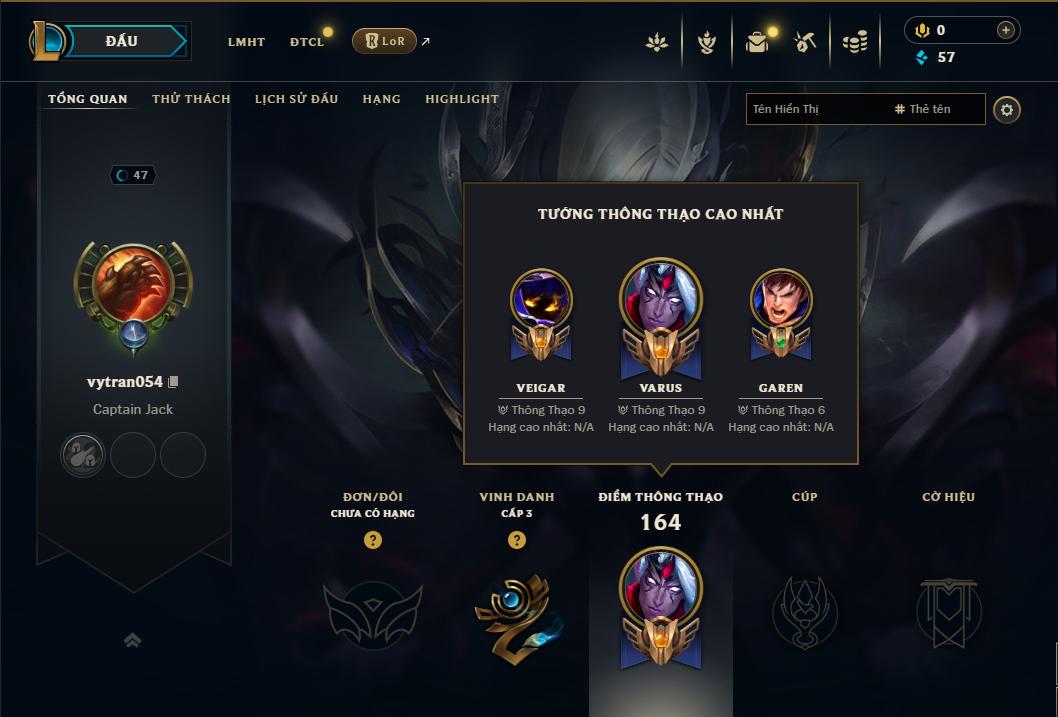
Task: Copy the vytran054 summoner name
Action: (x=174, y=382)
